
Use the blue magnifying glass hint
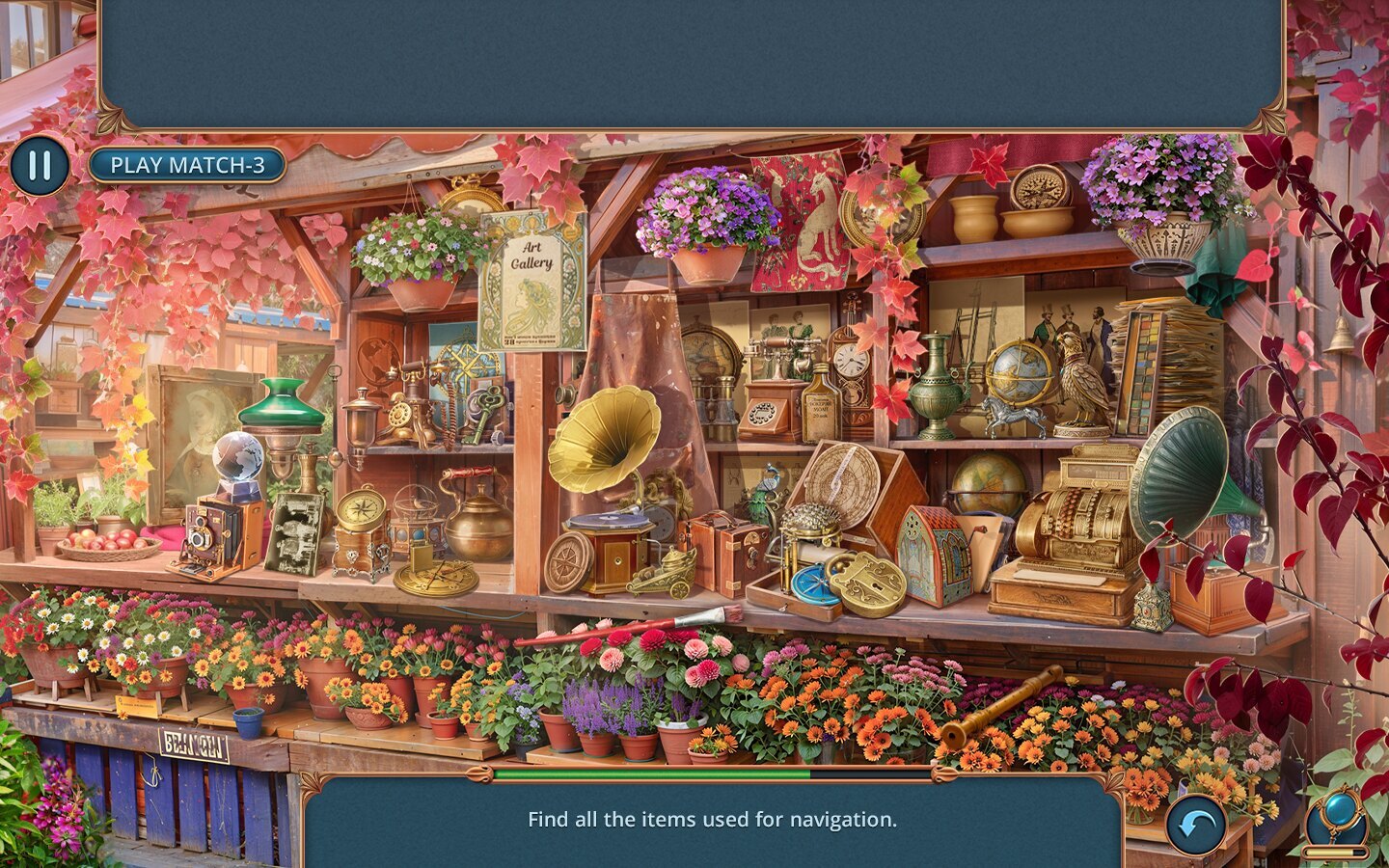coord(1338,812)
